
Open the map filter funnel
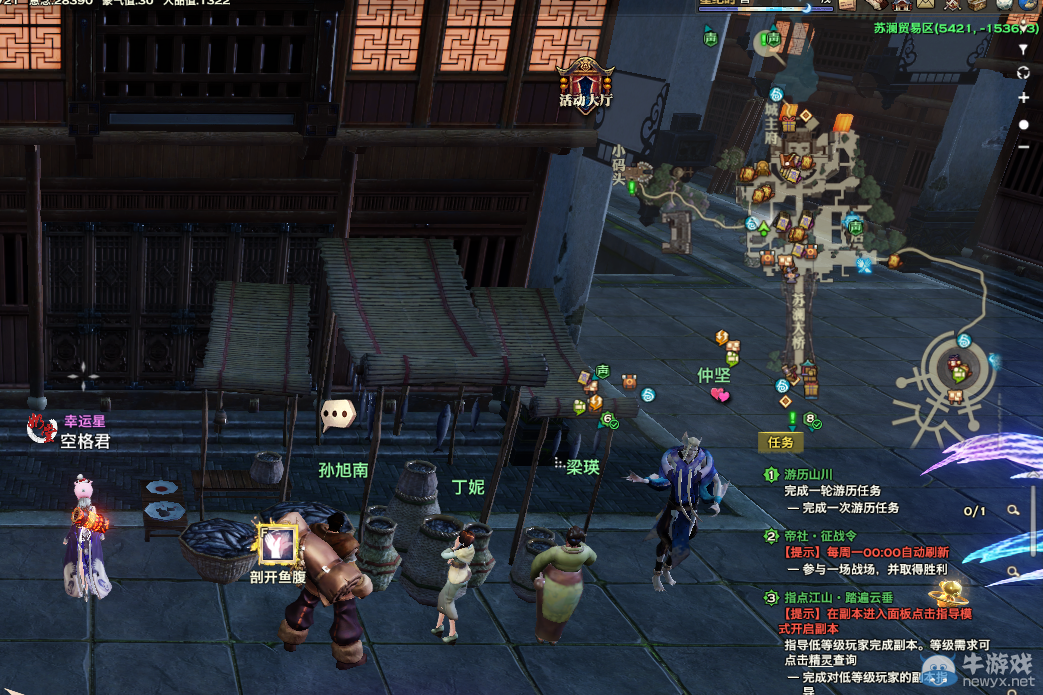click(1023, 48)
